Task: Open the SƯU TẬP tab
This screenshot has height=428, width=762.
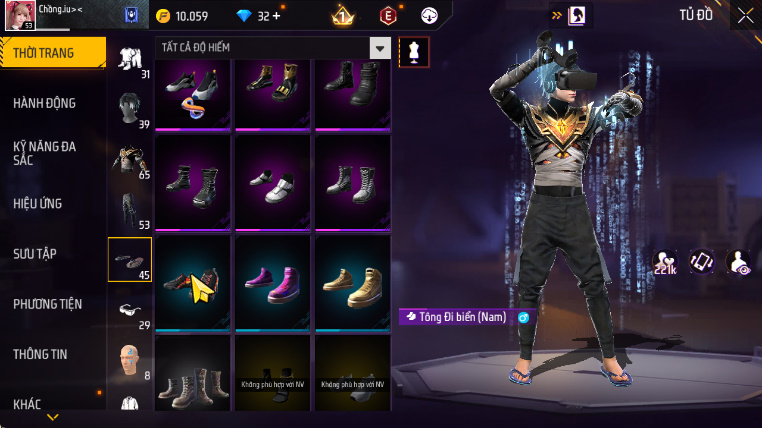Action: click(35, 254)
